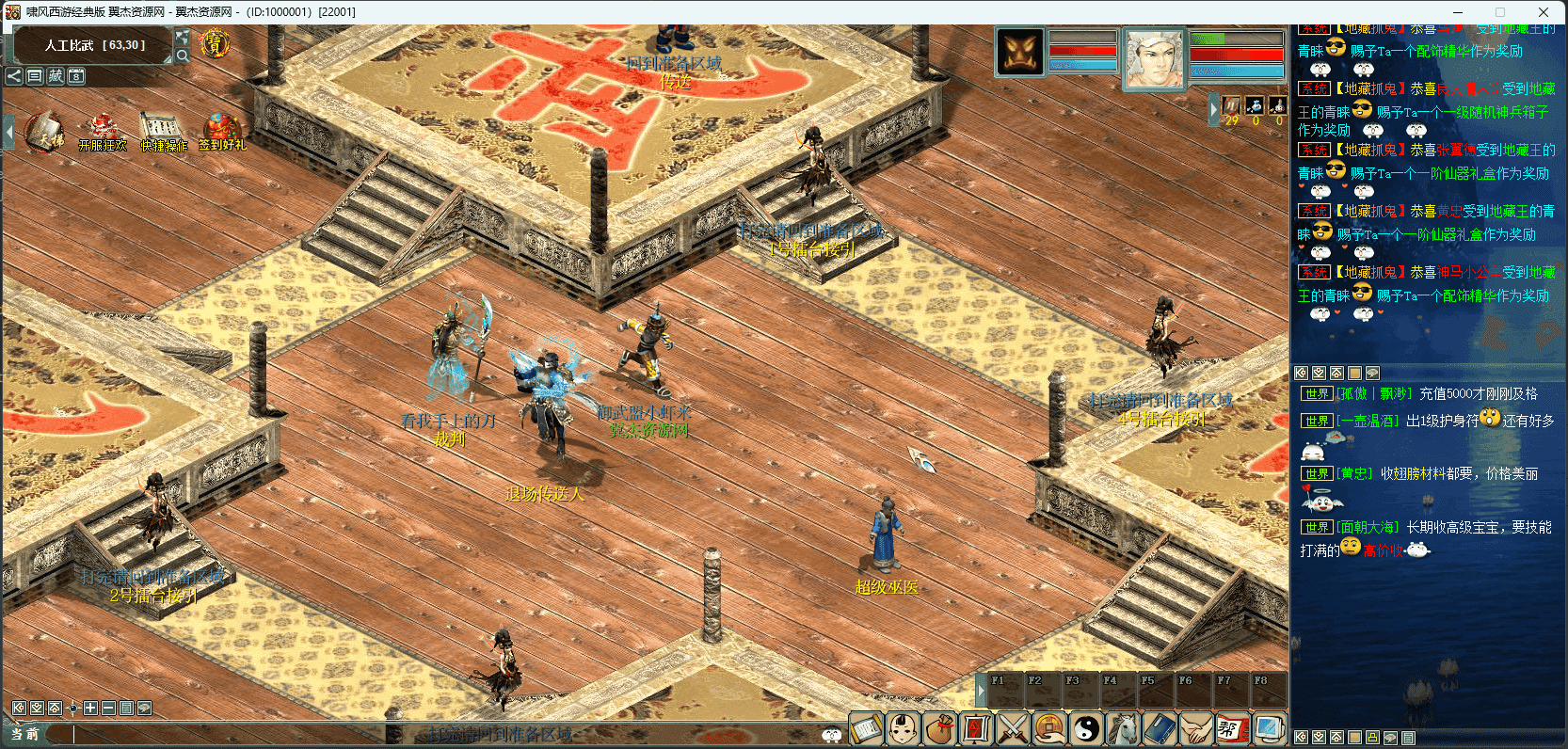Open the flaming 寶 treasure shop icon
Image resolution: width=1568 pixels, height=749 pixels.
215,43
